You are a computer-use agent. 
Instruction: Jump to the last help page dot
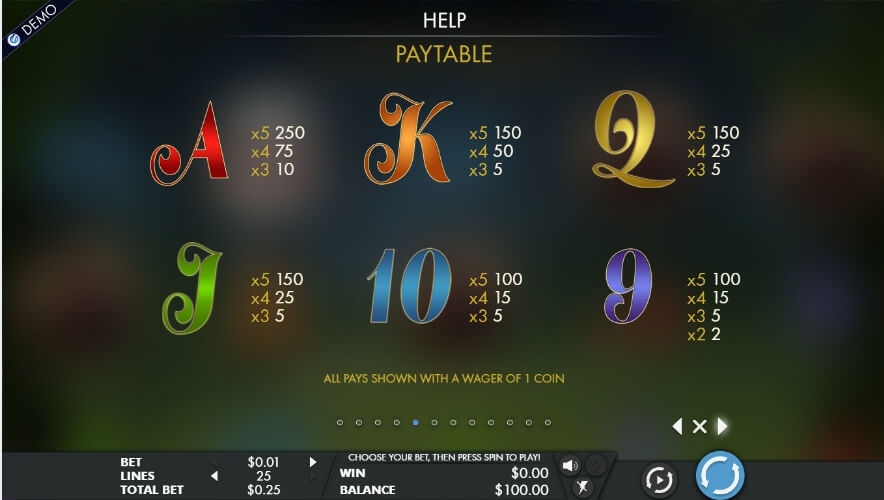tap(547, 423)
